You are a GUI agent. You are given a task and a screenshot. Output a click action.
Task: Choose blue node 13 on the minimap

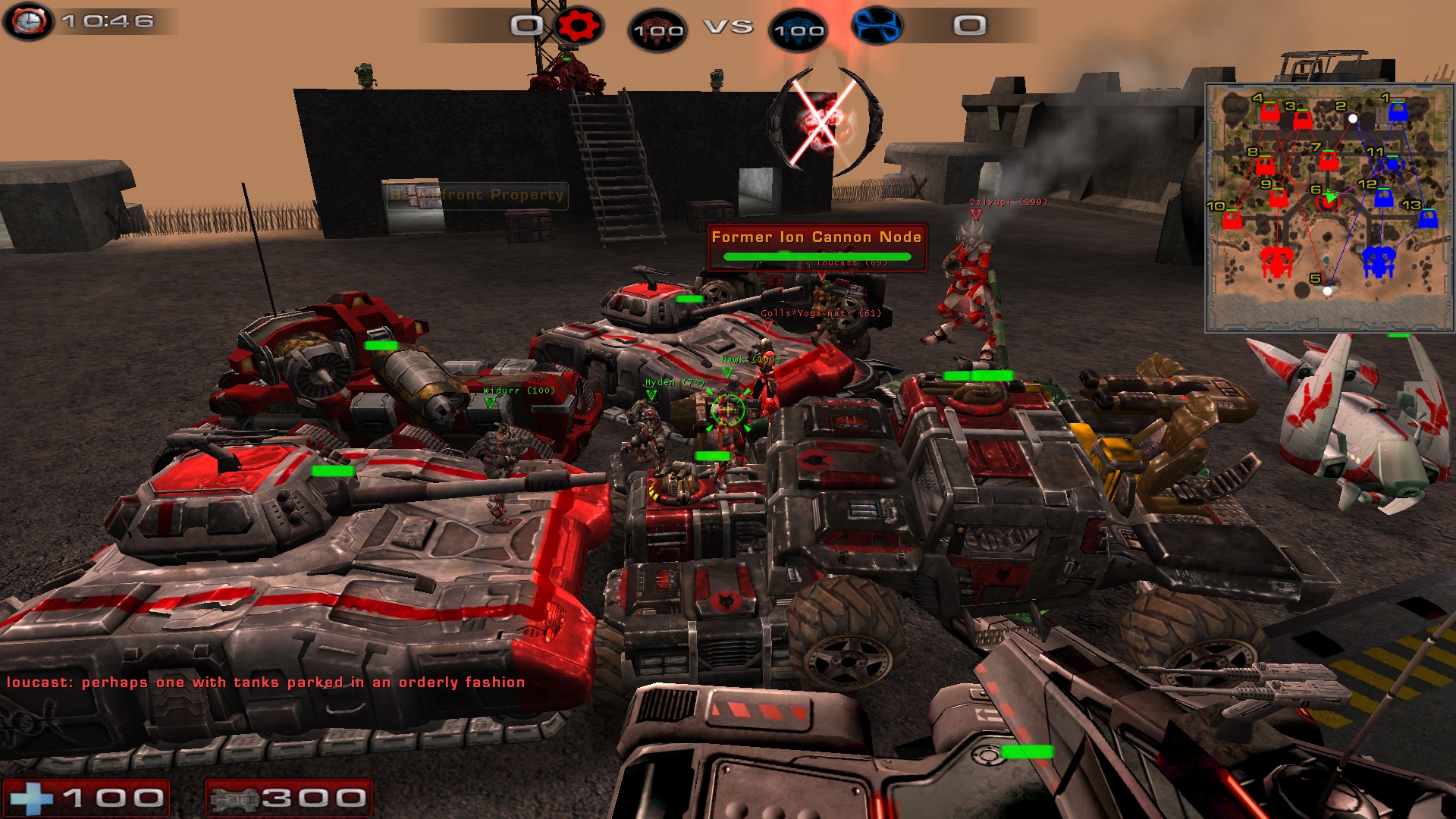coord(1428,219)
